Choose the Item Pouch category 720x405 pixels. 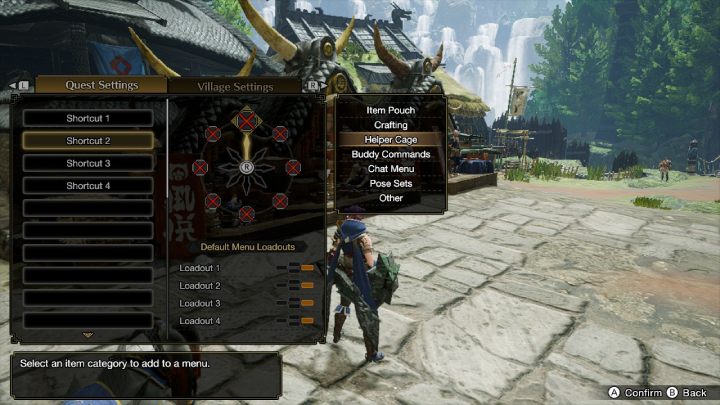(x=391, y=110)
